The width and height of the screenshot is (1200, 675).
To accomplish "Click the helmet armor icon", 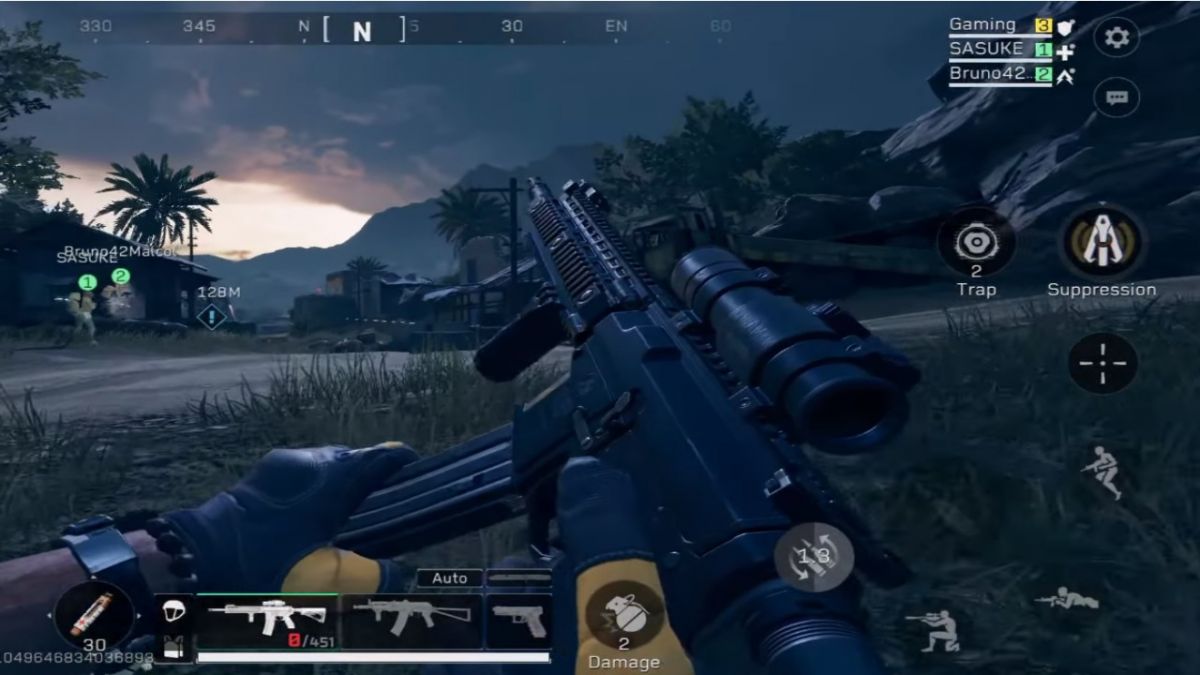I will [173, 611].
